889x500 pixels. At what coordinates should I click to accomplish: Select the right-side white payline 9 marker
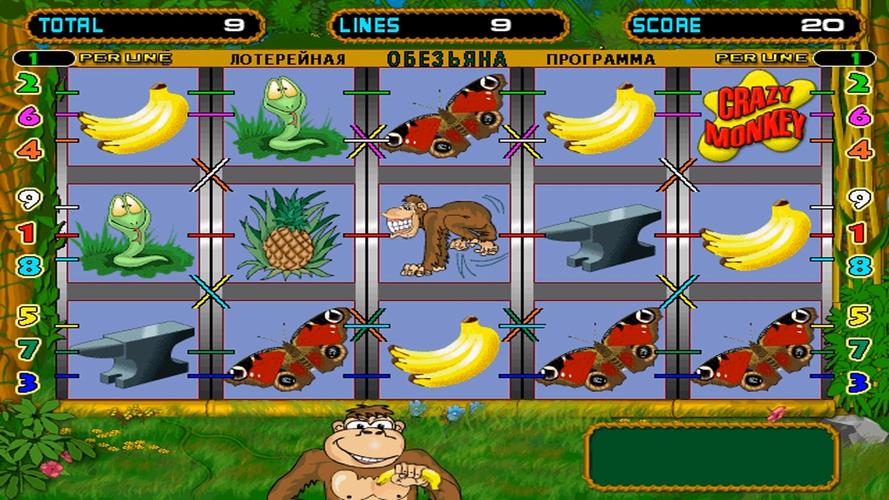[x=859, y=199]
